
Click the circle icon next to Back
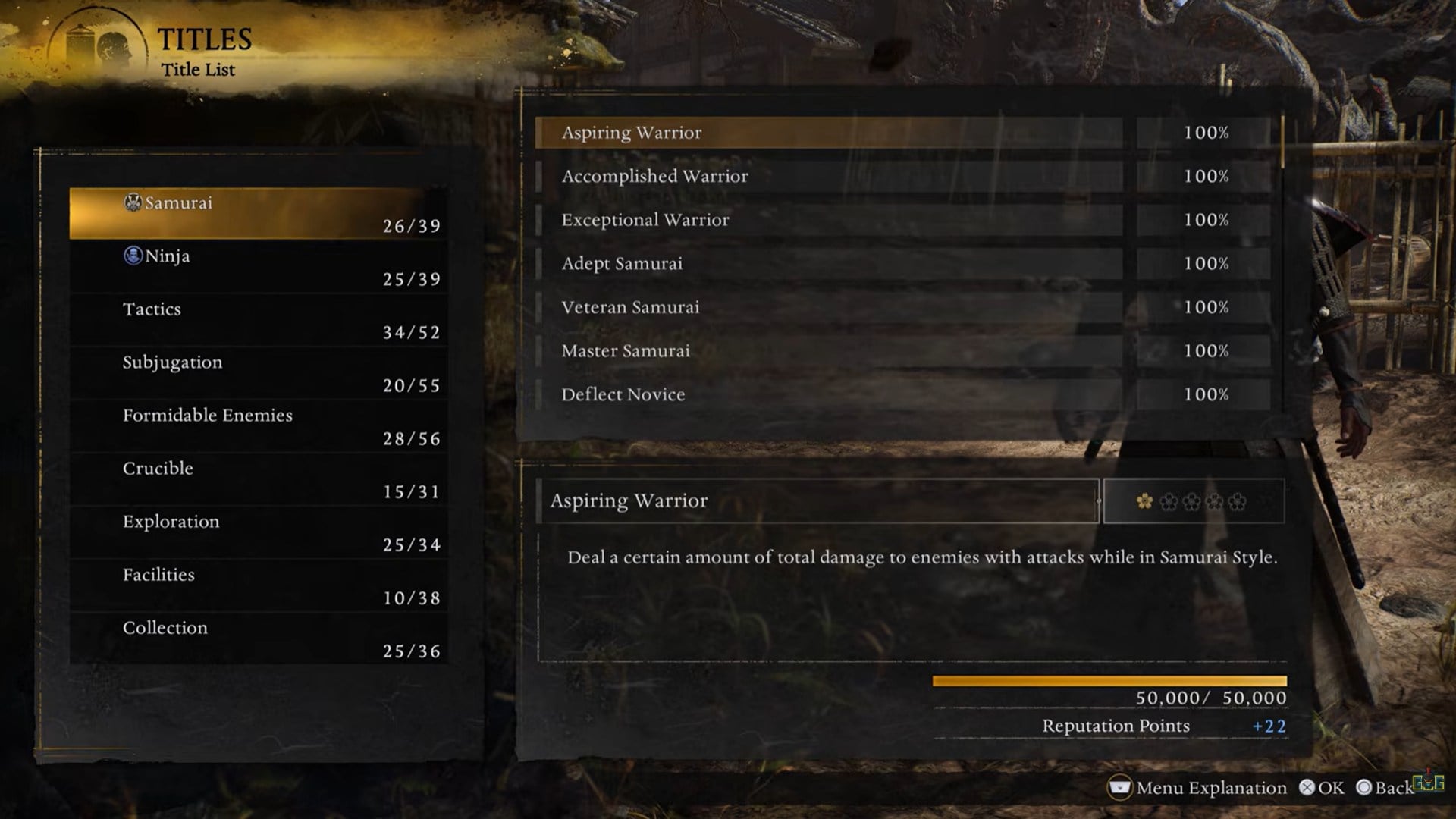pyautogui.click(x=1363, y=787)
